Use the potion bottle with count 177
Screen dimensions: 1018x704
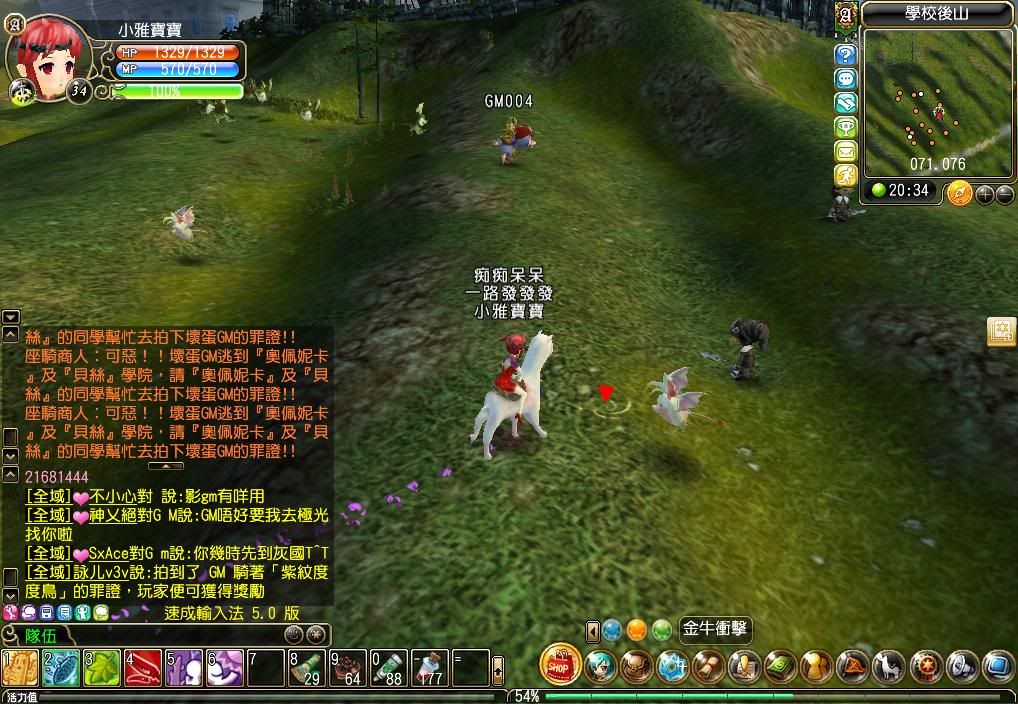430,668
